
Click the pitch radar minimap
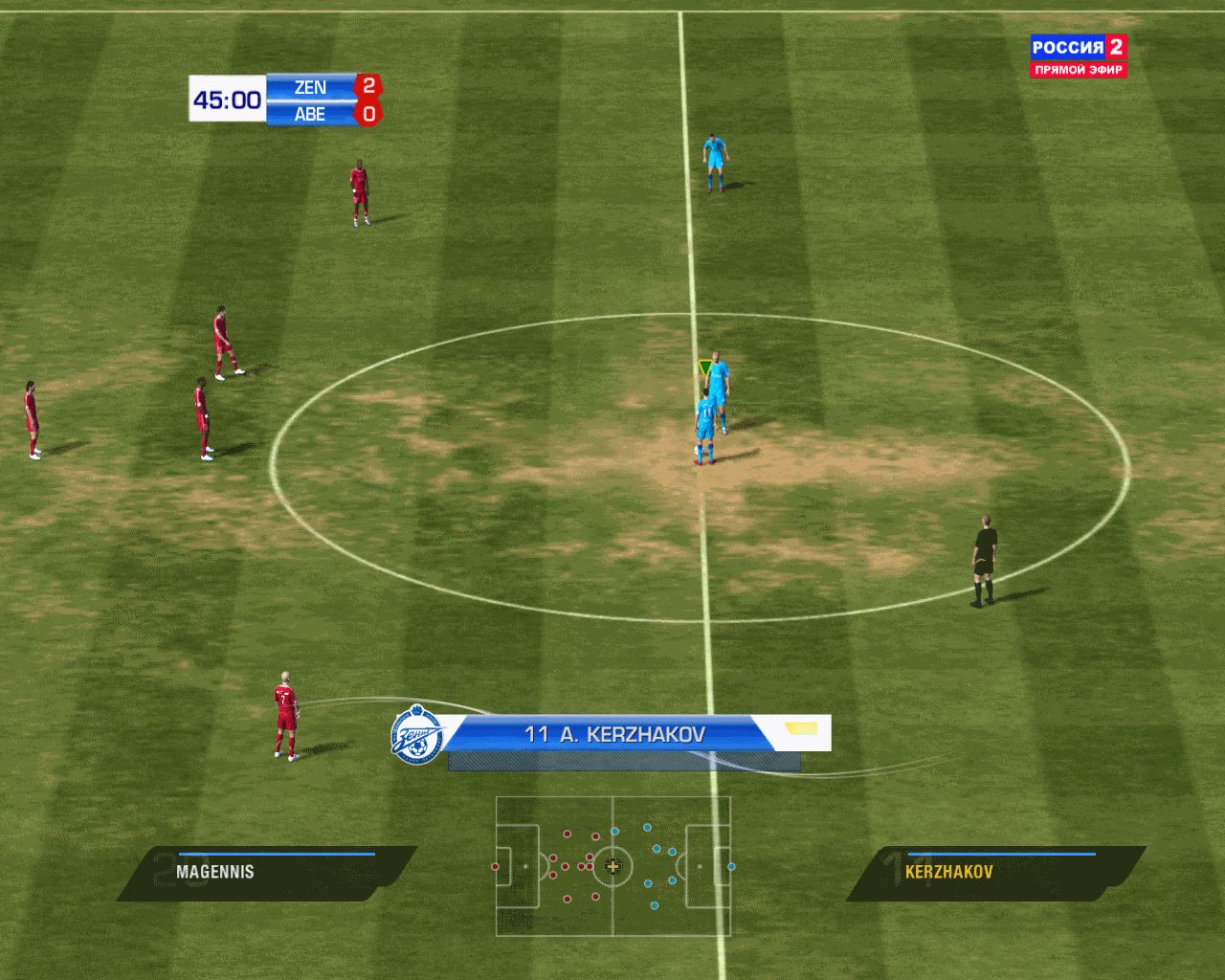click(613, 866)
